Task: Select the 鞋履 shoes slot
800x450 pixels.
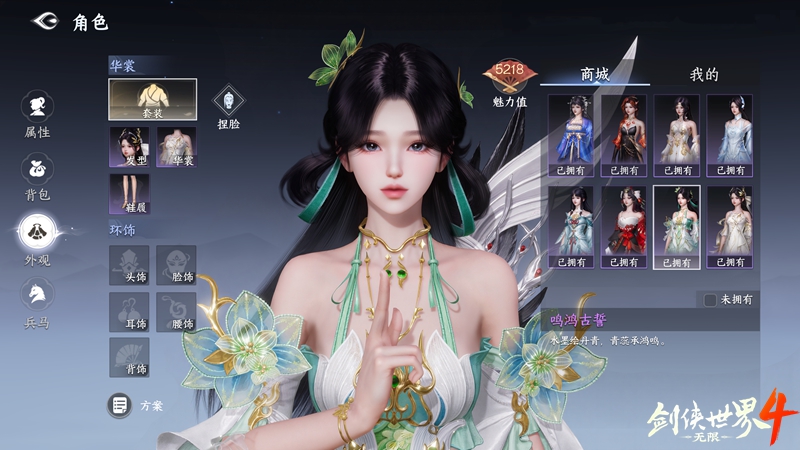Action: [x=129, y=194]
